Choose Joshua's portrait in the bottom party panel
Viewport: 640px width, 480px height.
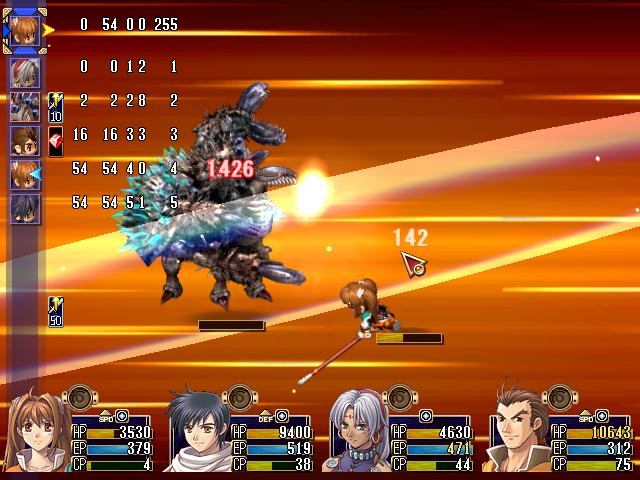pyautogui.click(x=198, y=432)
